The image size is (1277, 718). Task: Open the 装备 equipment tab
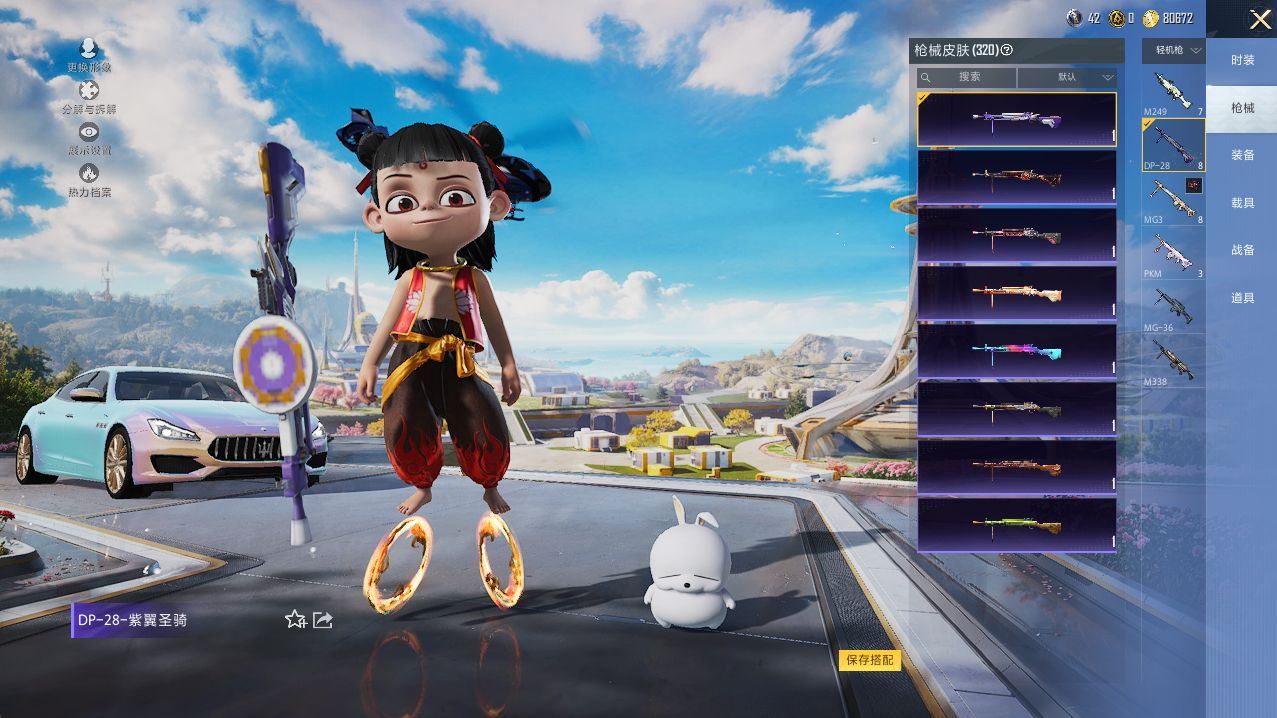point(1242,155)
